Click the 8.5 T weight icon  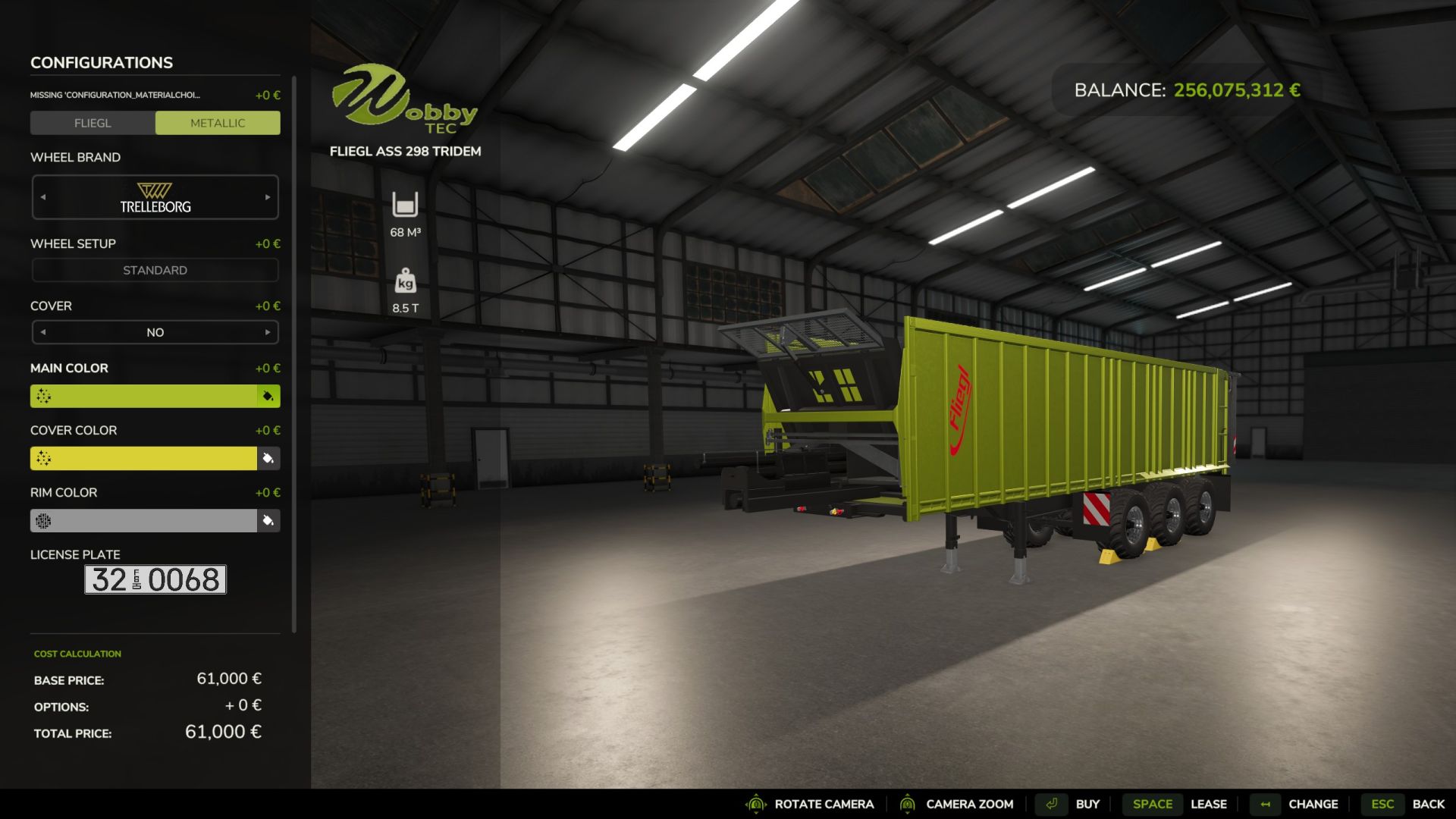coord(406,282)
